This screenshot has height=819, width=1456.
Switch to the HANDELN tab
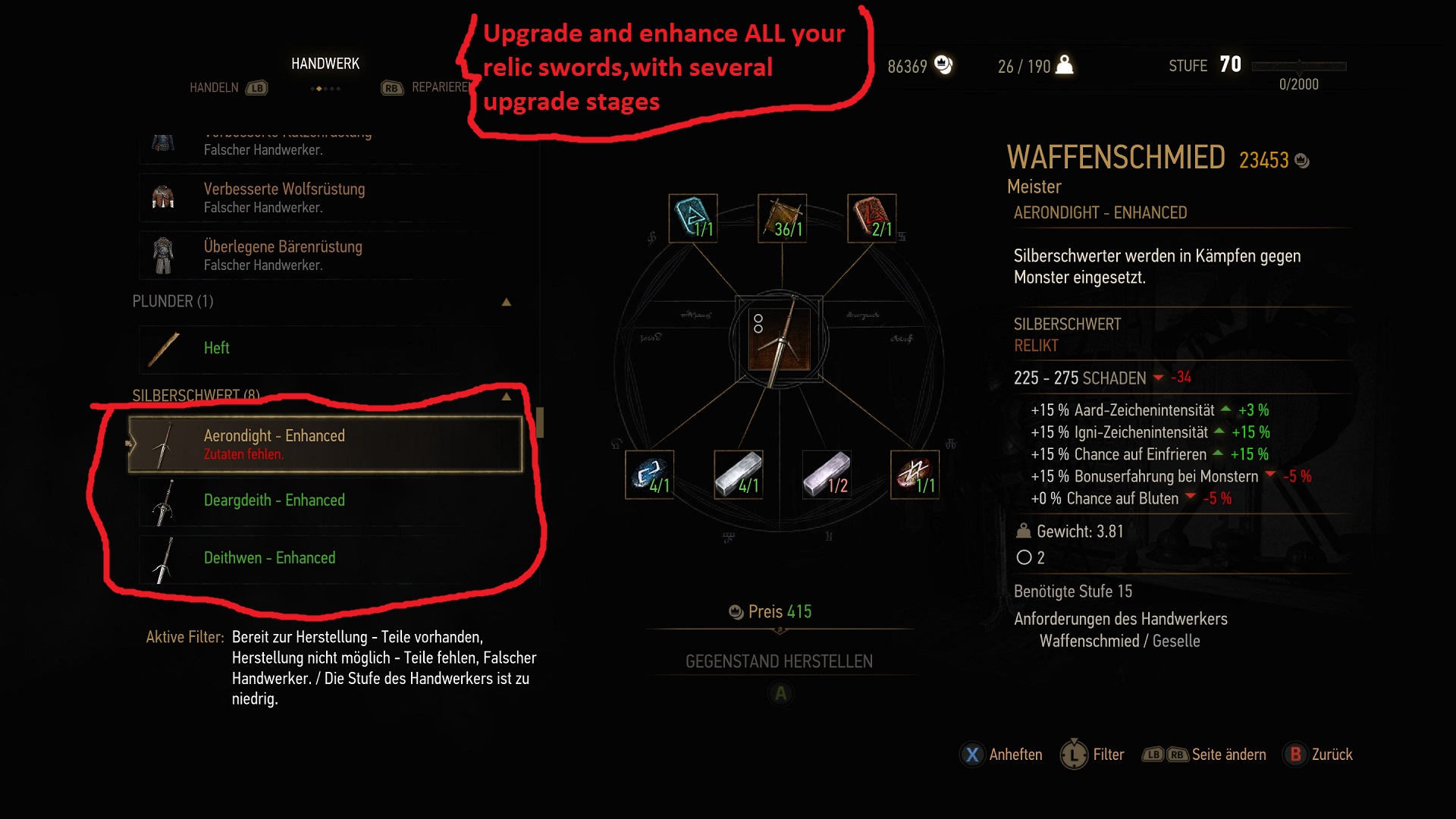[215, 87]
